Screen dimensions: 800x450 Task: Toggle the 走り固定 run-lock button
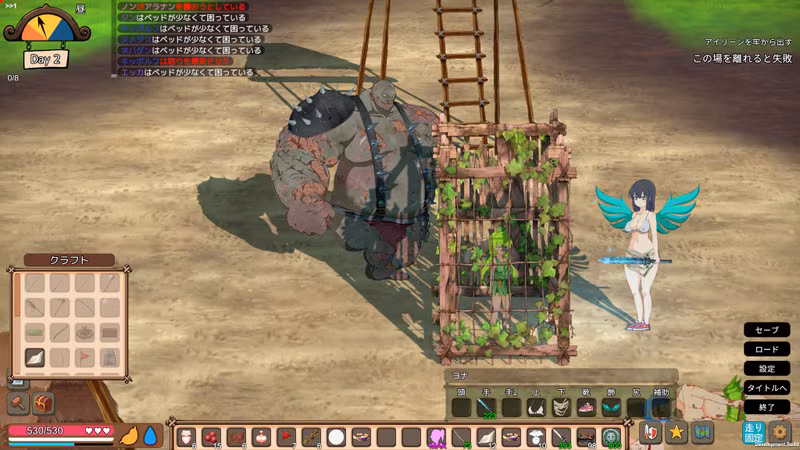click(753, 432)
